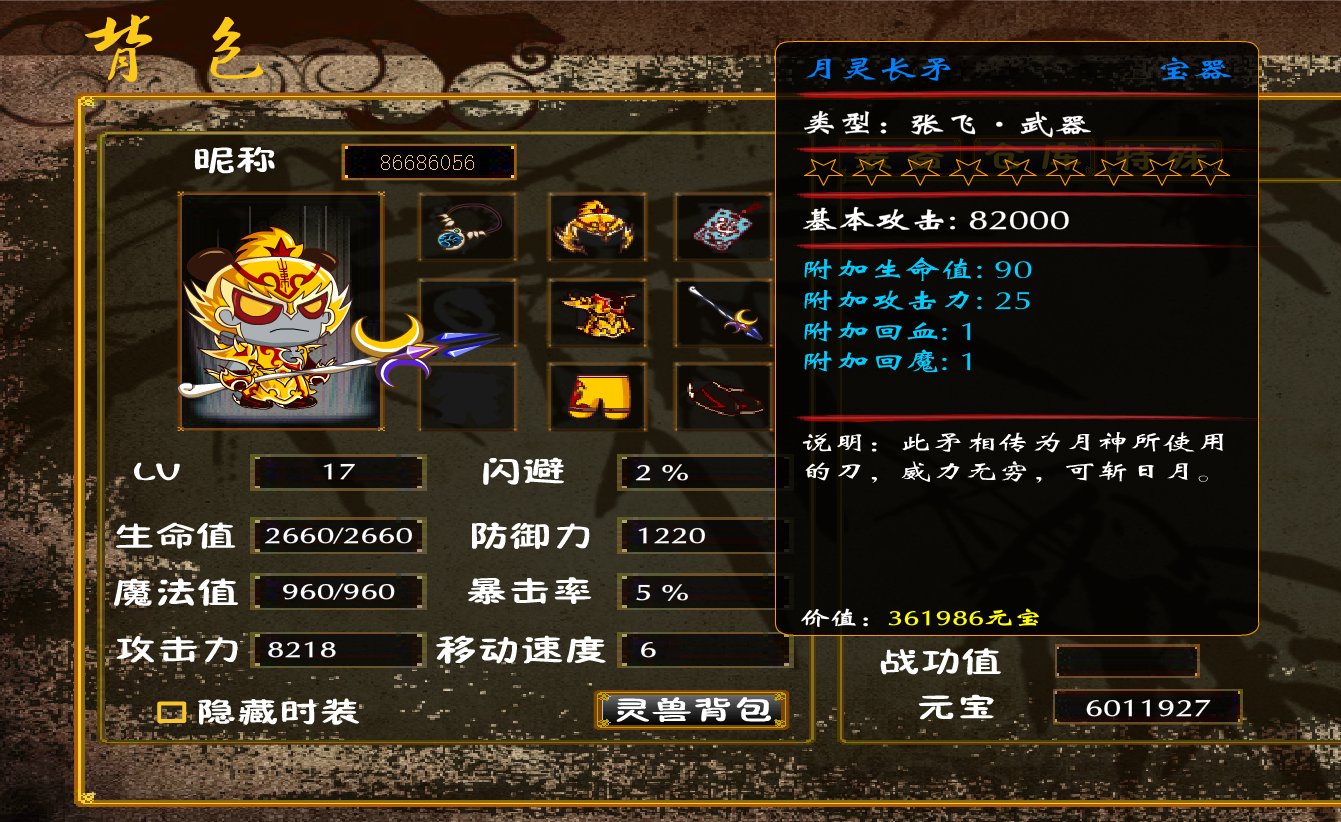Select the blue pendant necklace equipment slot
Viewport: 1341px width, 822px height.
[466, 228]
